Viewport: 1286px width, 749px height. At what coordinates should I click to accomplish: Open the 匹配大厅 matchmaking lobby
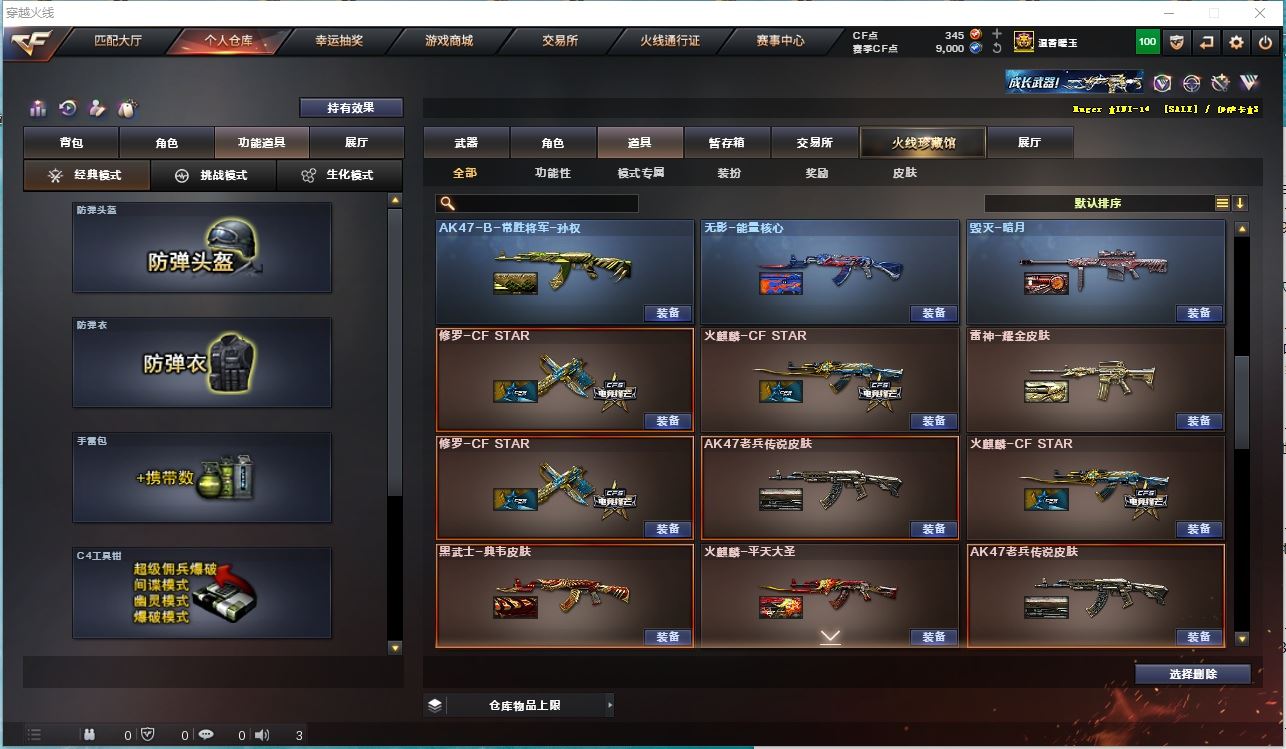(x=118, y=41)
